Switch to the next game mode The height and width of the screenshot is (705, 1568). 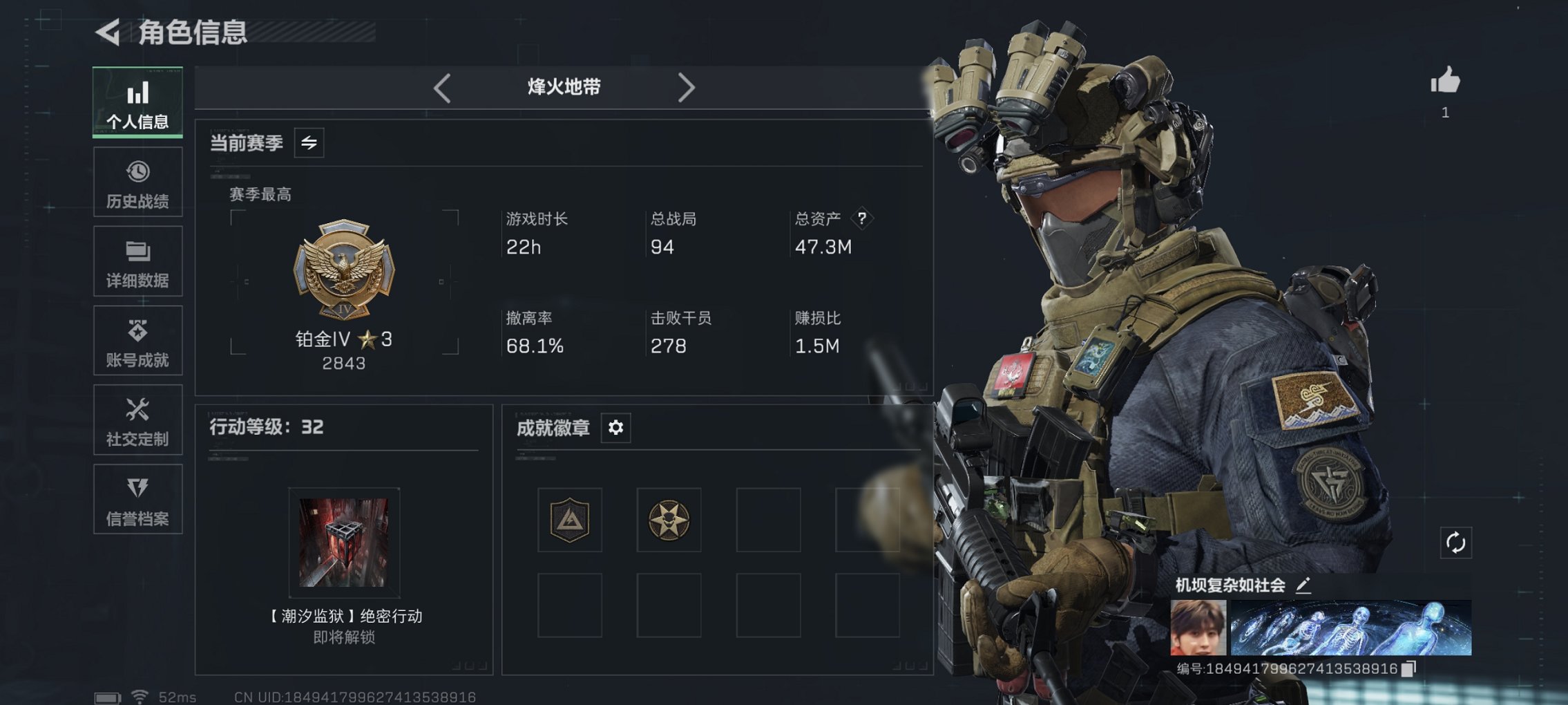tap(686, 86)
